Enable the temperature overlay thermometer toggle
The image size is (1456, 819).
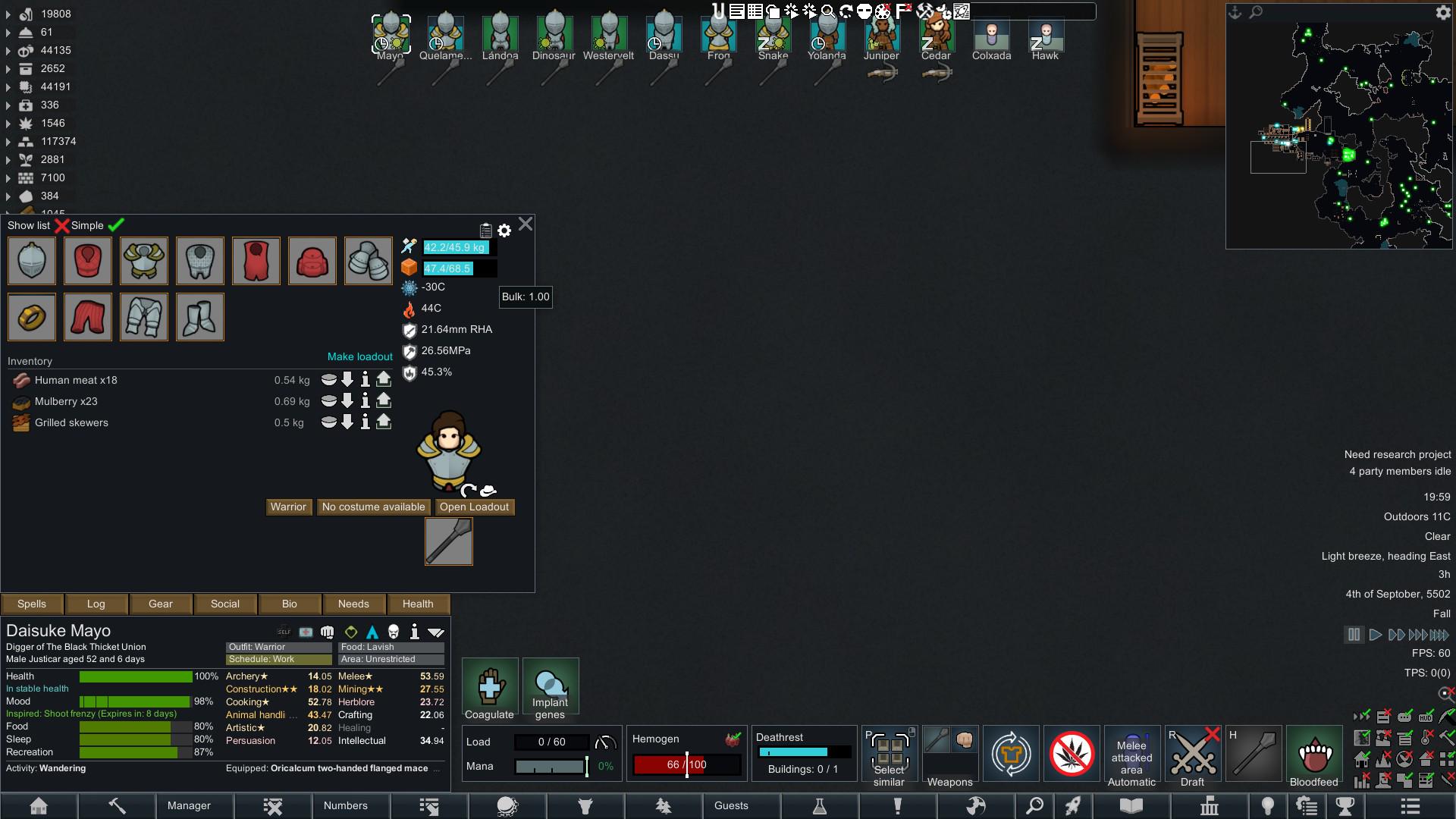1424,738
